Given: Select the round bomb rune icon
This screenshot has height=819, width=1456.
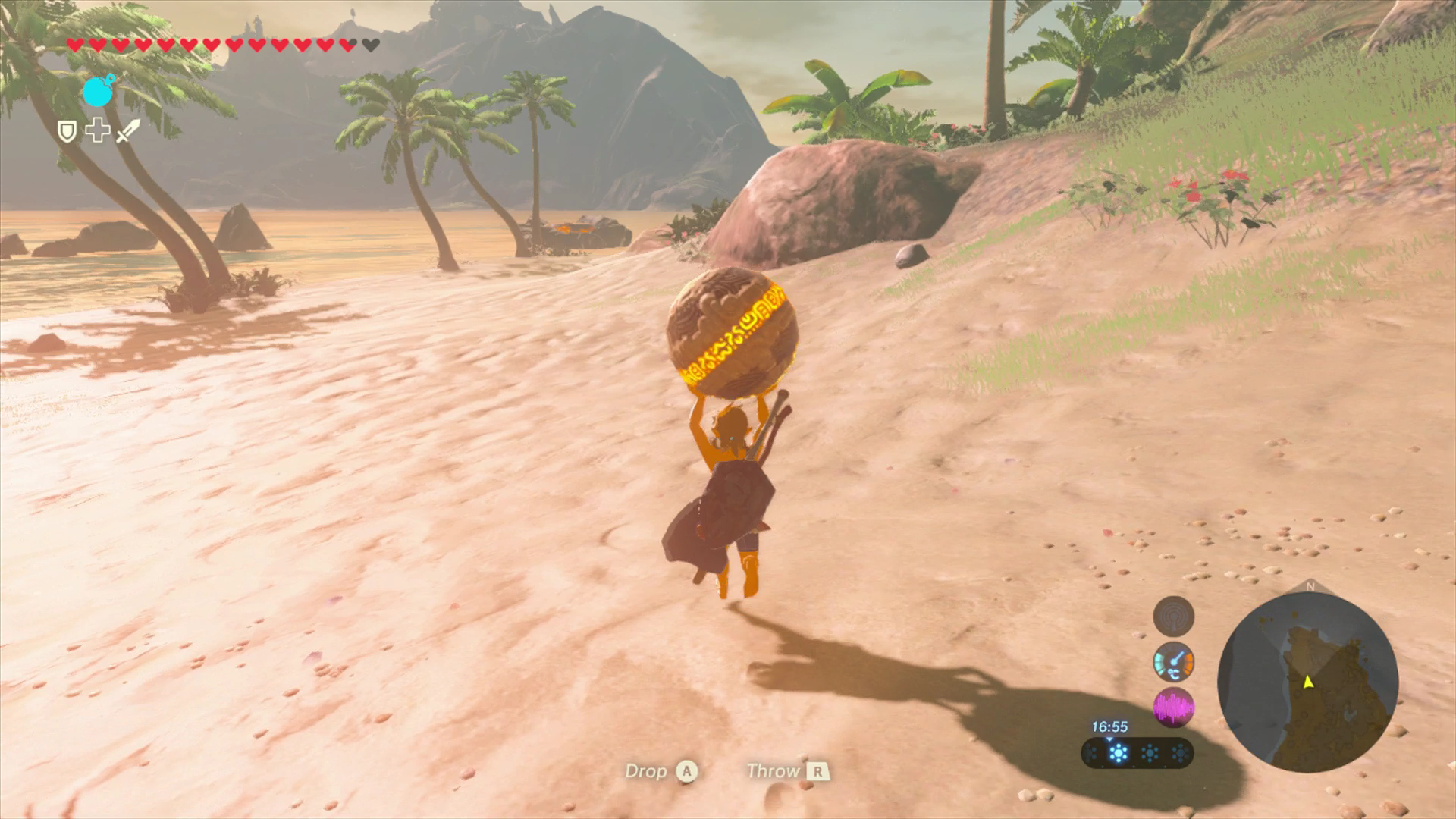Looking at the screenshot, I should (x=99, y=93).
